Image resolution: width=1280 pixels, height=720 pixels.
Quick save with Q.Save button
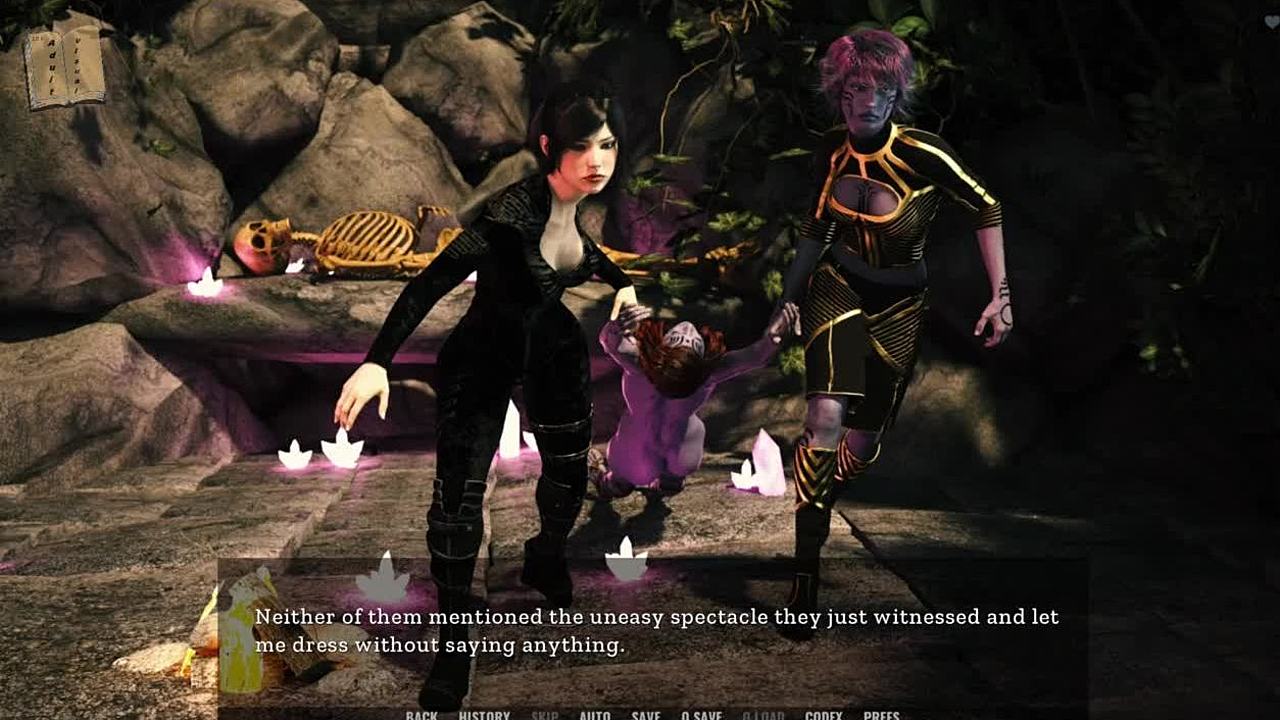click(x=701, y=715)
